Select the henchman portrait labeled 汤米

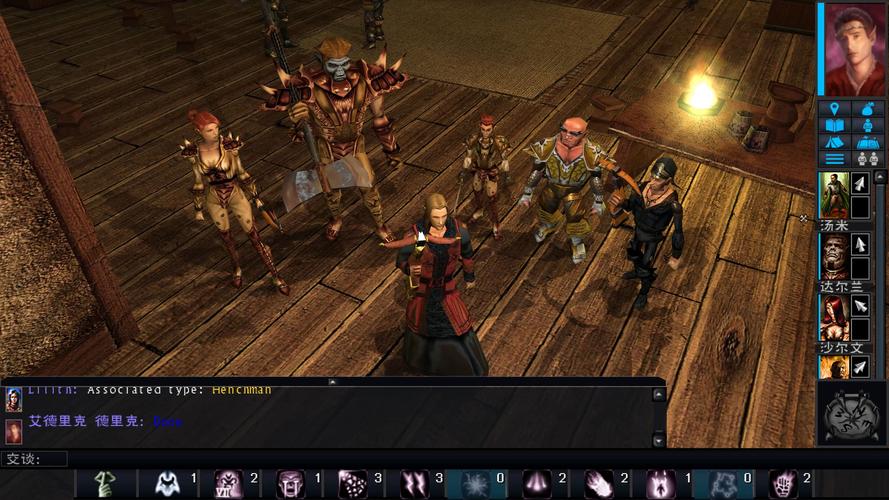(x=834, y=194)
